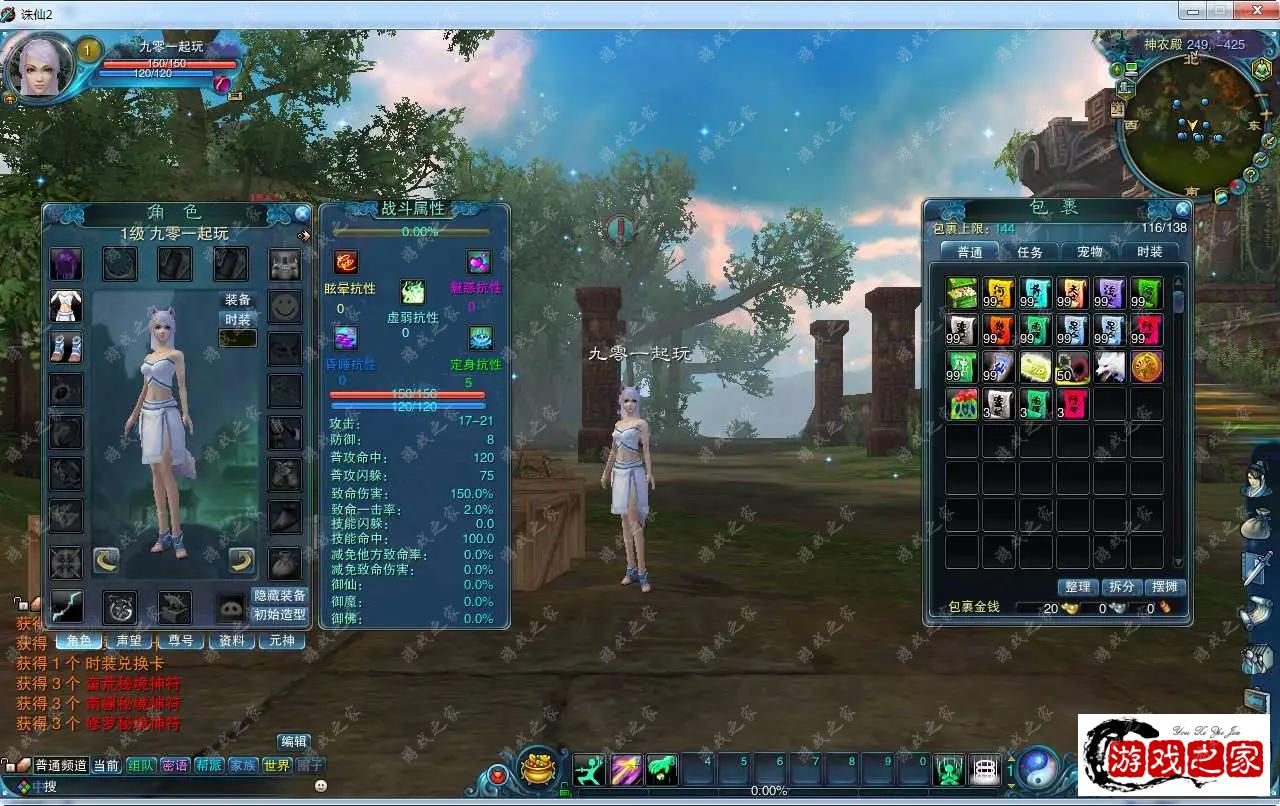Switch bag to the 任务 tab
Viewport: 1280px width, 806px height.
(x=1030, y=252)
